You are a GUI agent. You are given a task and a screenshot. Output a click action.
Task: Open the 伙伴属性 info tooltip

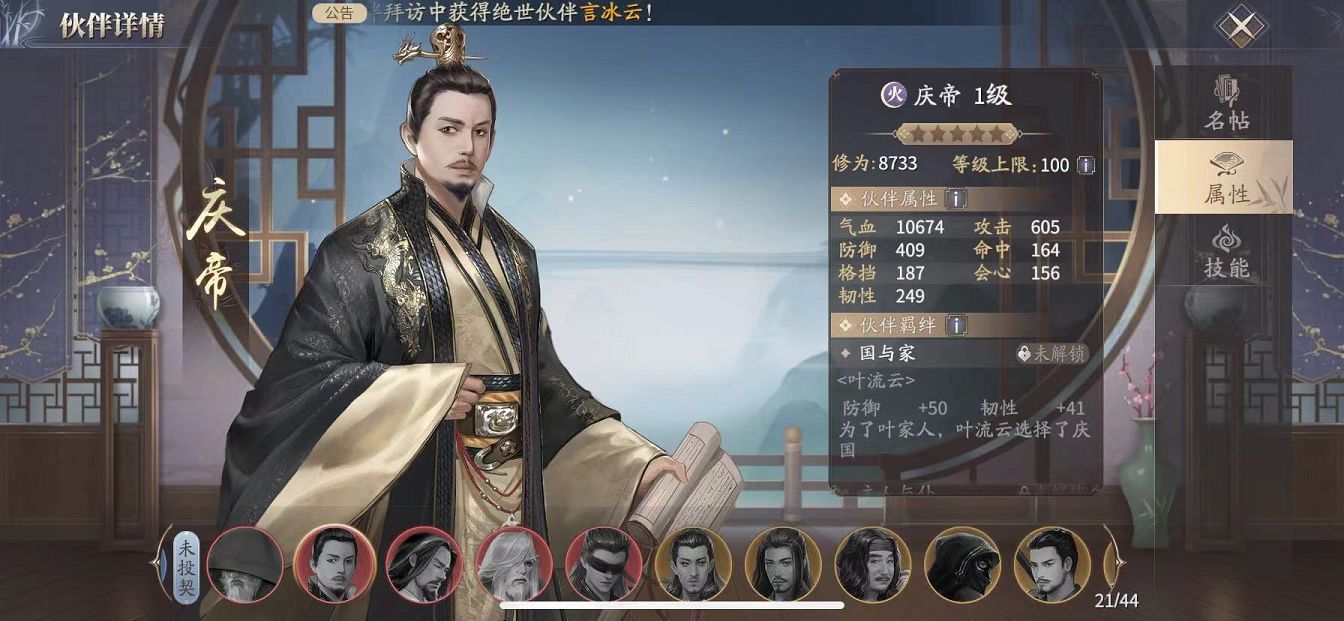pyautogui.click(x=956, y=199)
